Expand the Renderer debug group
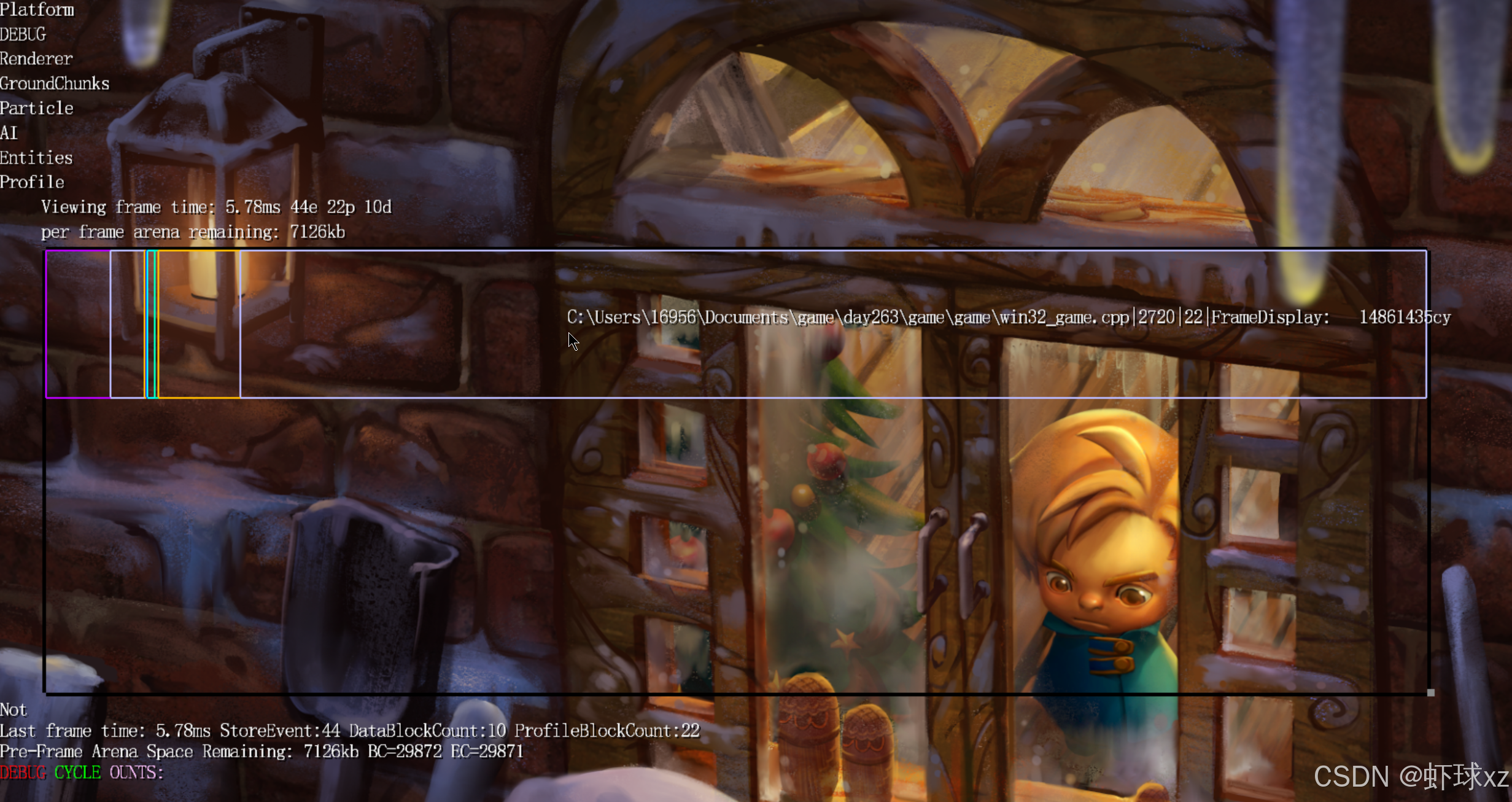Image resolution: width=1512 pixels, height=802 pixels. tap(36, 59)
